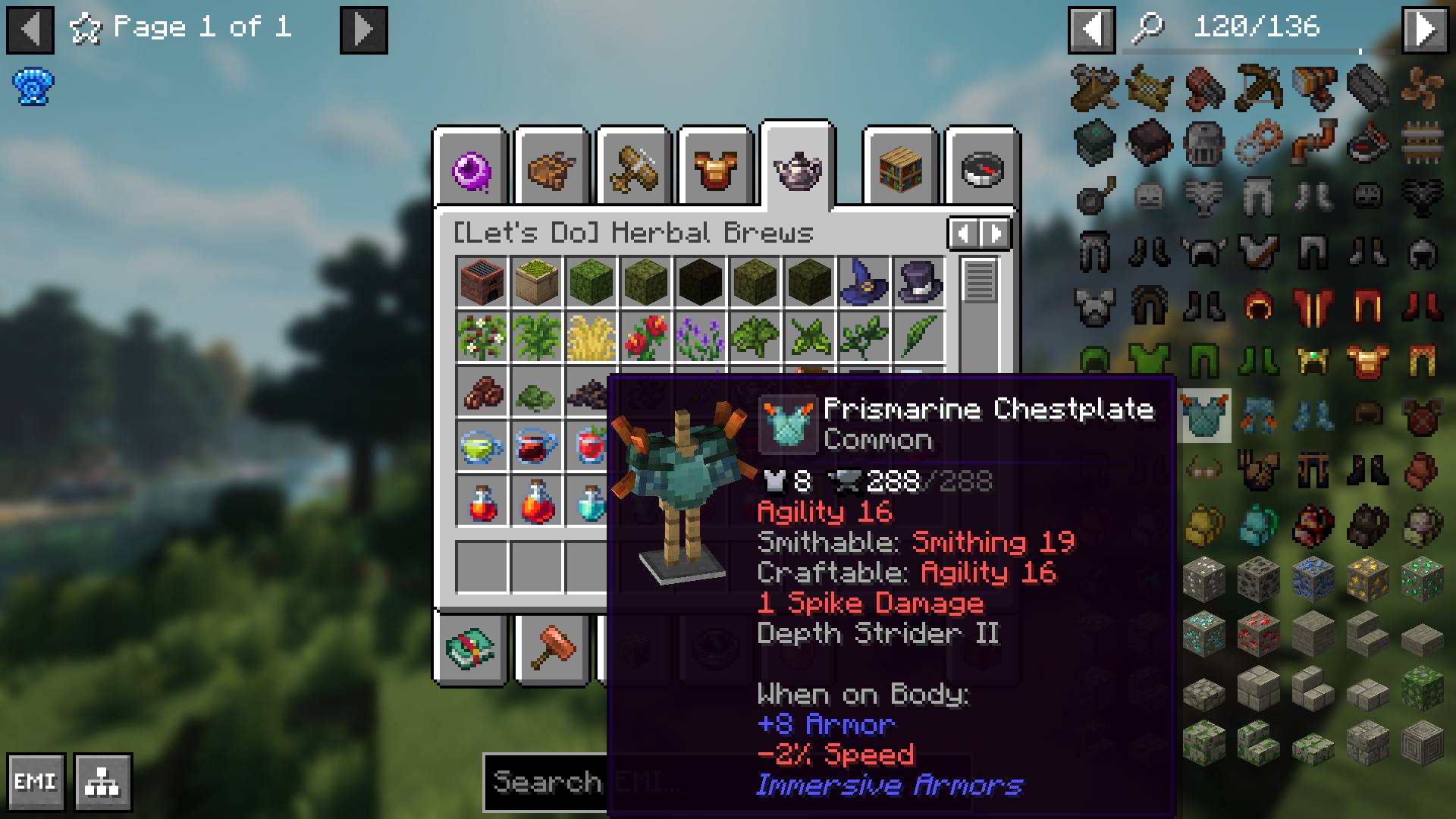Open the EMI settings button

(x=36, y=782)
